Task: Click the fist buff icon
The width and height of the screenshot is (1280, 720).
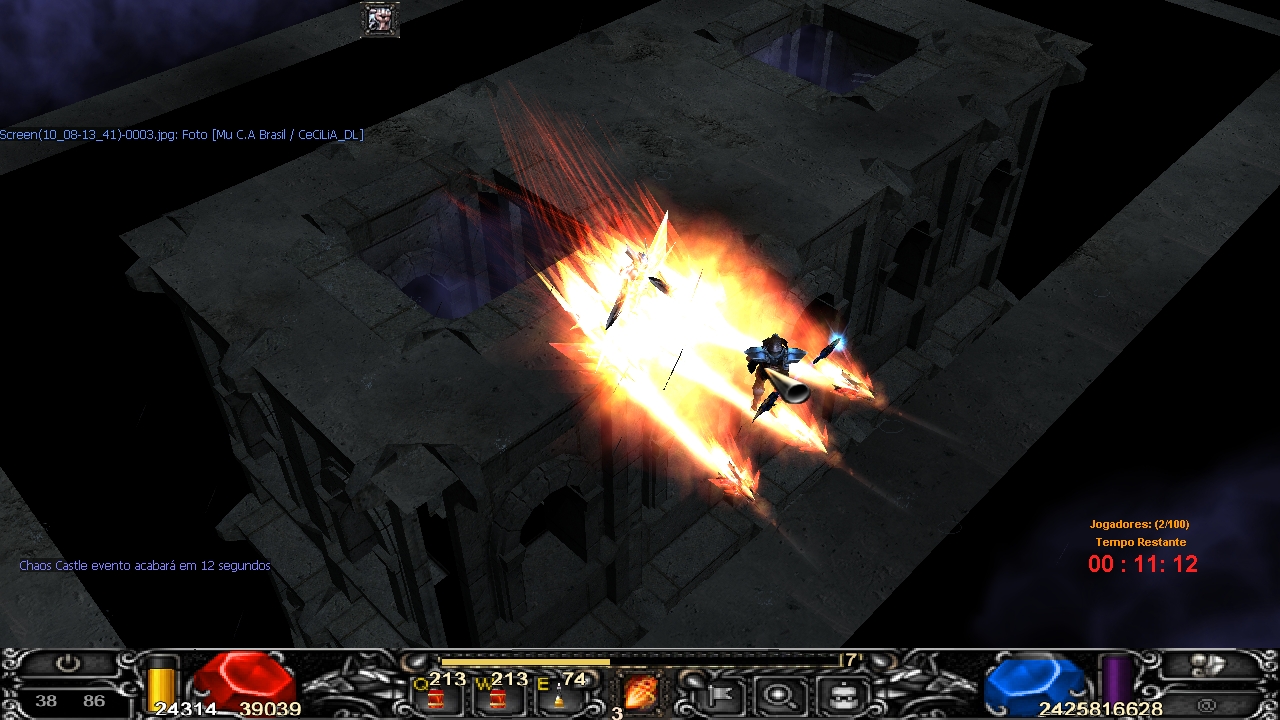Action: coord(380,19)
